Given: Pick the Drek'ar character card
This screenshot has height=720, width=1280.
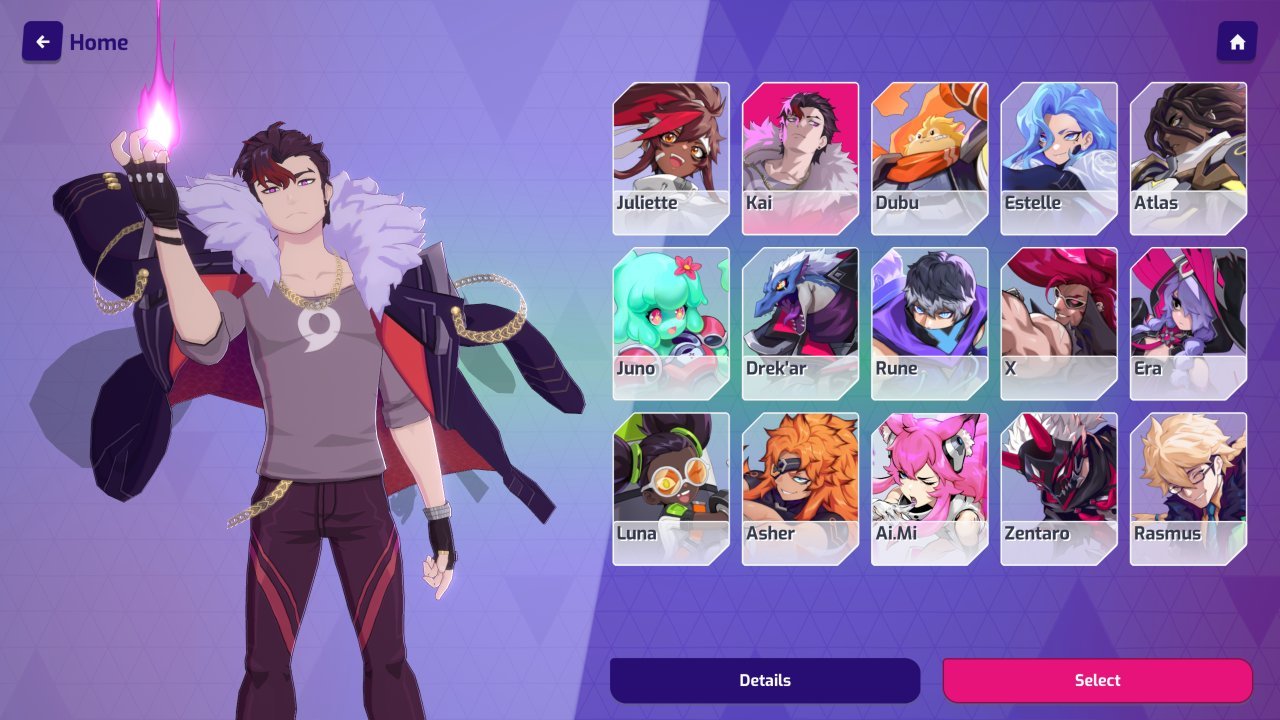Looking at the screenshot, I should [x=800, y=323].
